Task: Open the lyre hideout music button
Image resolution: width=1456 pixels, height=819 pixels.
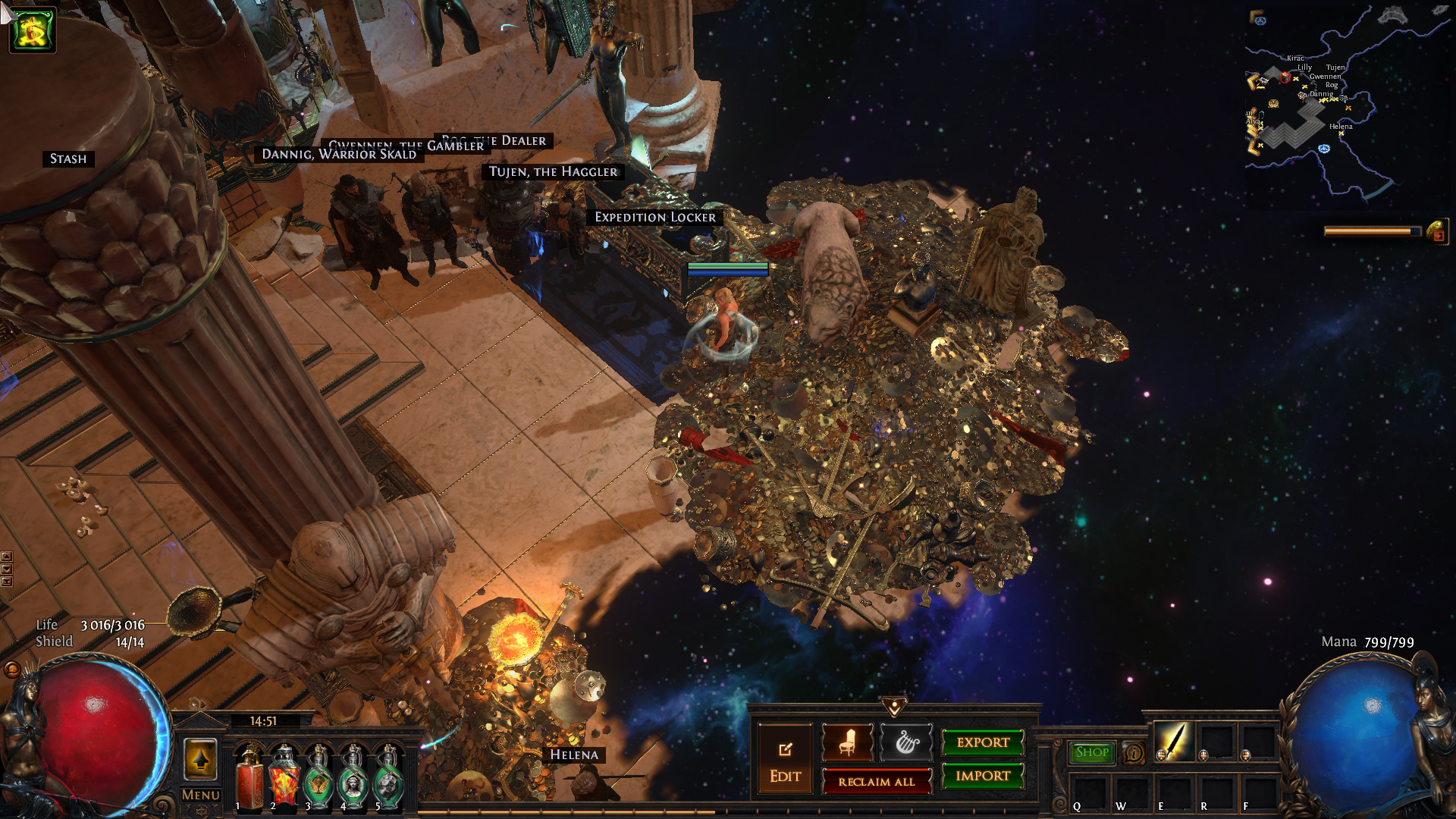Action: tap(907, 742)
